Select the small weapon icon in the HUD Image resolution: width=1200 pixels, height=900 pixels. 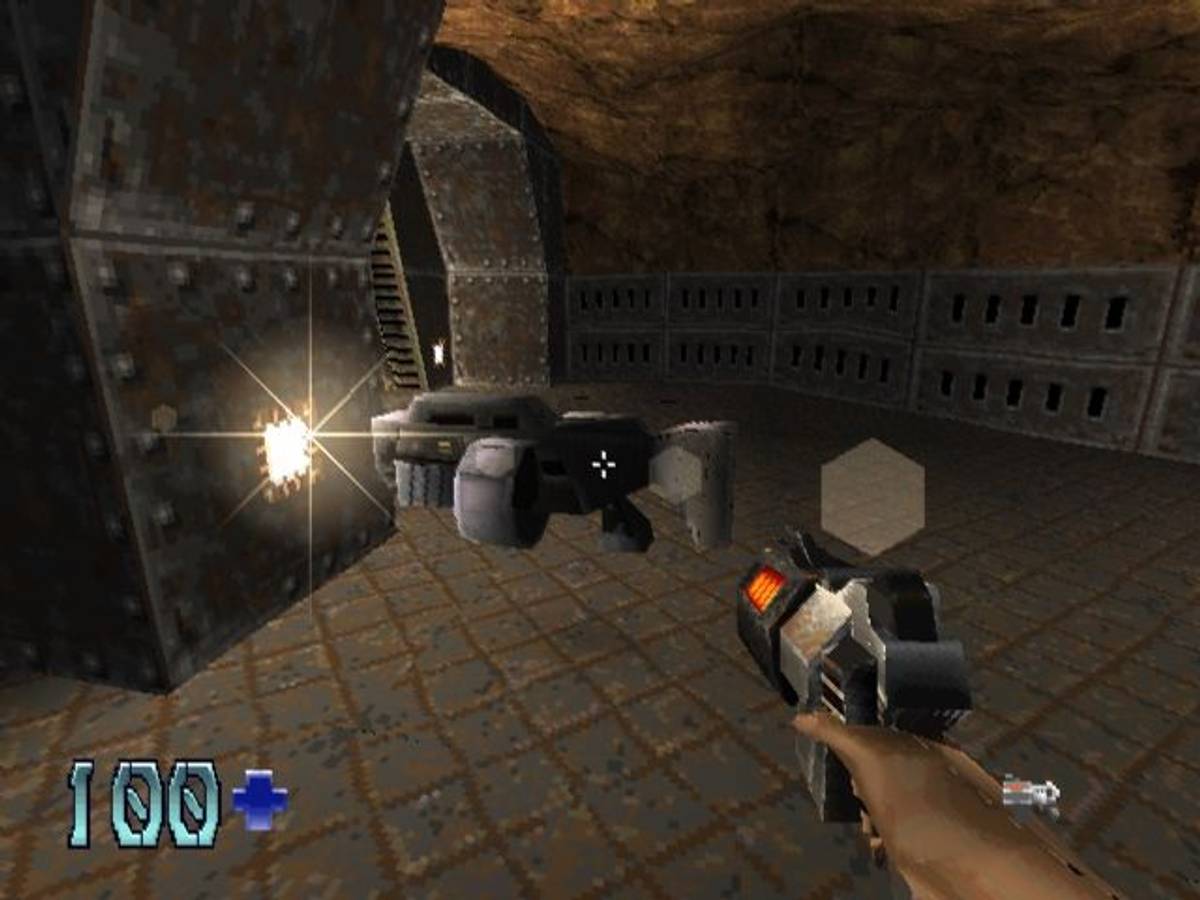click(1031, 795)
